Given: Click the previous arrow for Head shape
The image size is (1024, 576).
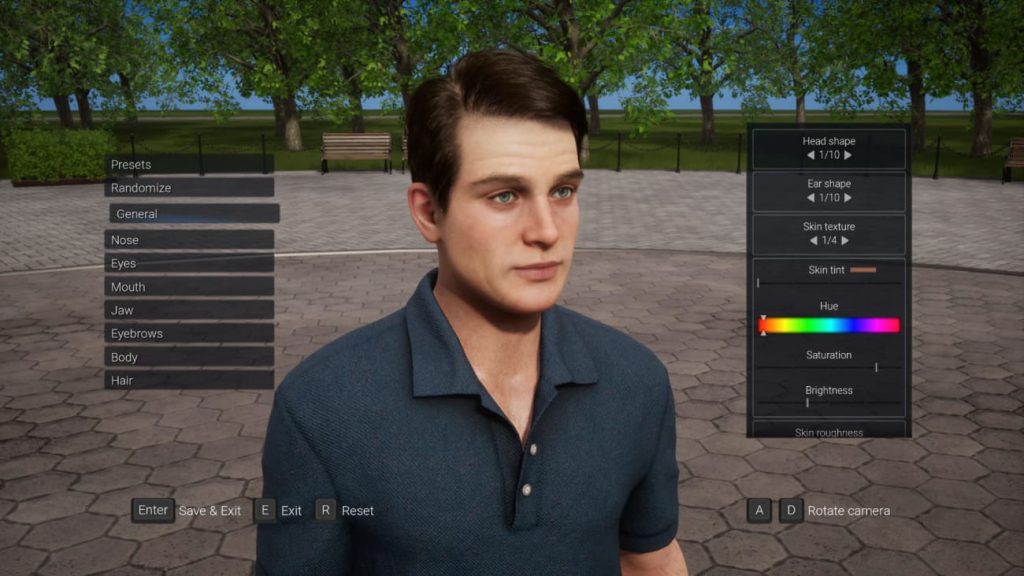Looking at the screenshot, I should coord(810,155).
